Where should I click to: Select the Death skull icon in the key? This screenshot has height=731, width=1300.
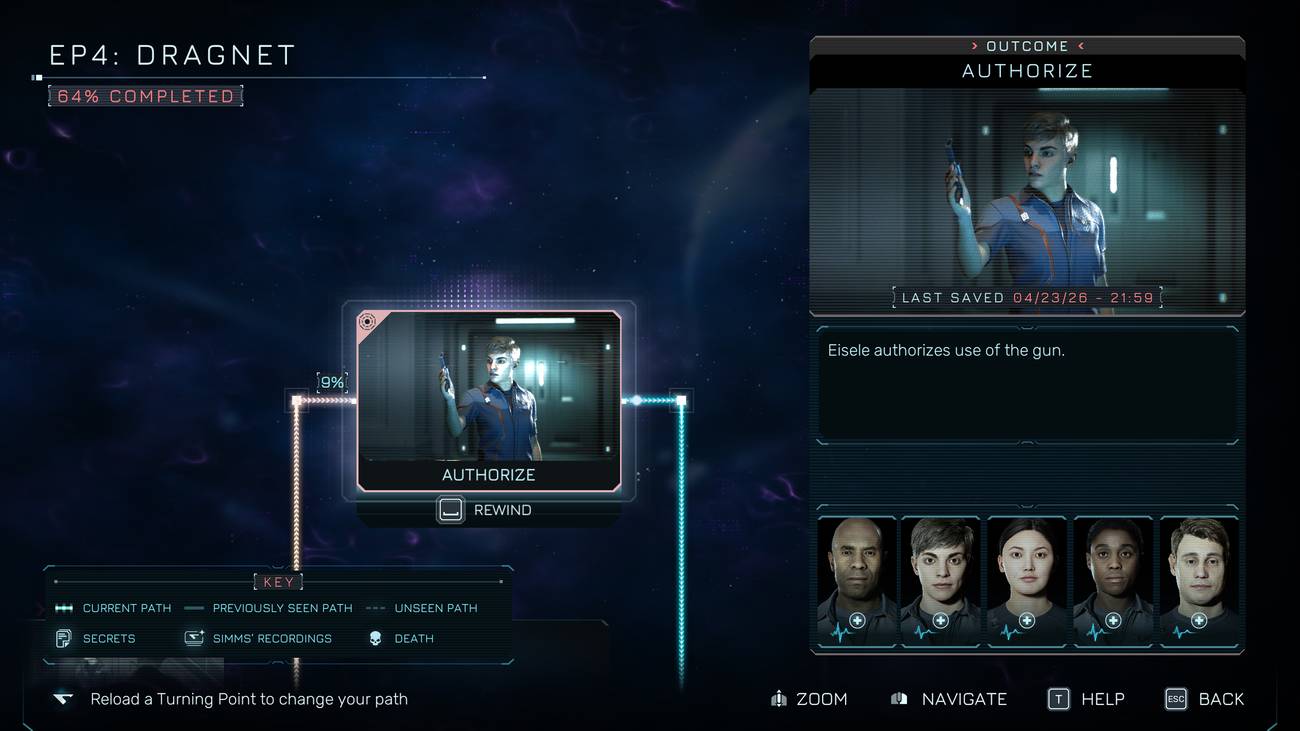pos(376,638)
